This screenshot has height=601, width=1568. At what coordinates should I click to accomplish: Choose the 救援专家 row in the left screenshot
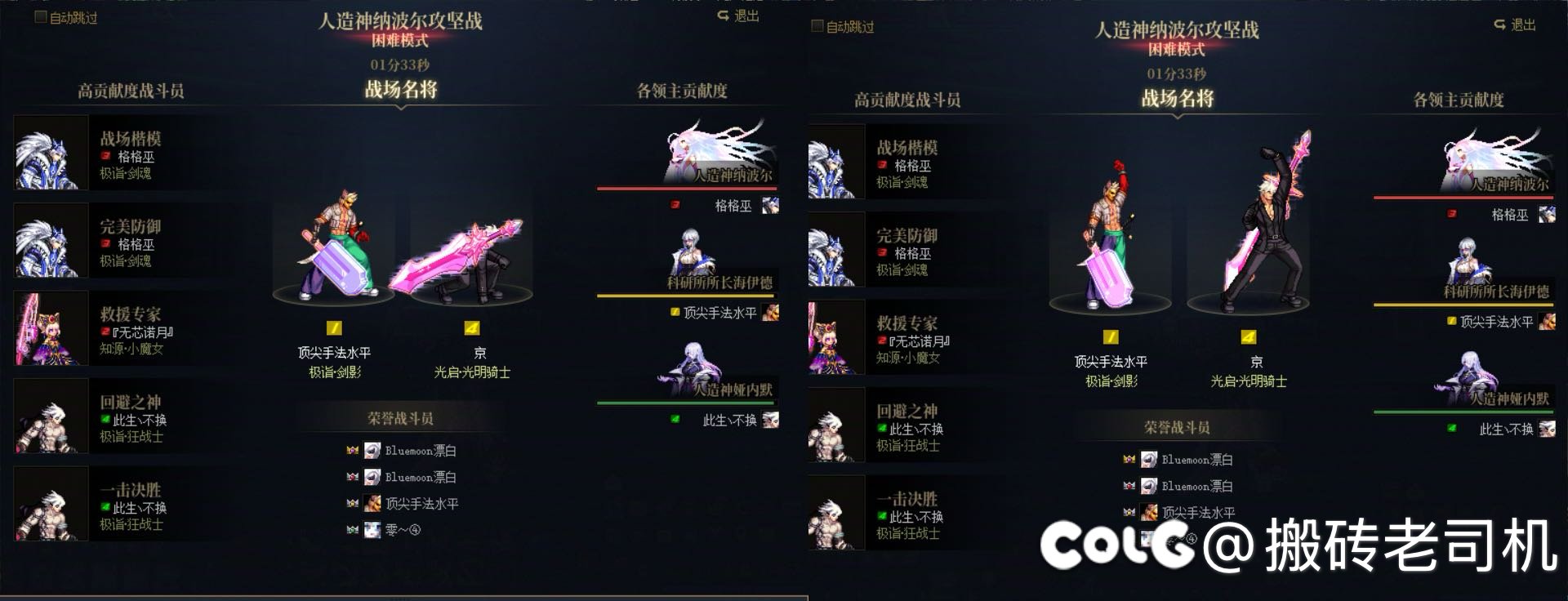(x=114, y=329)
